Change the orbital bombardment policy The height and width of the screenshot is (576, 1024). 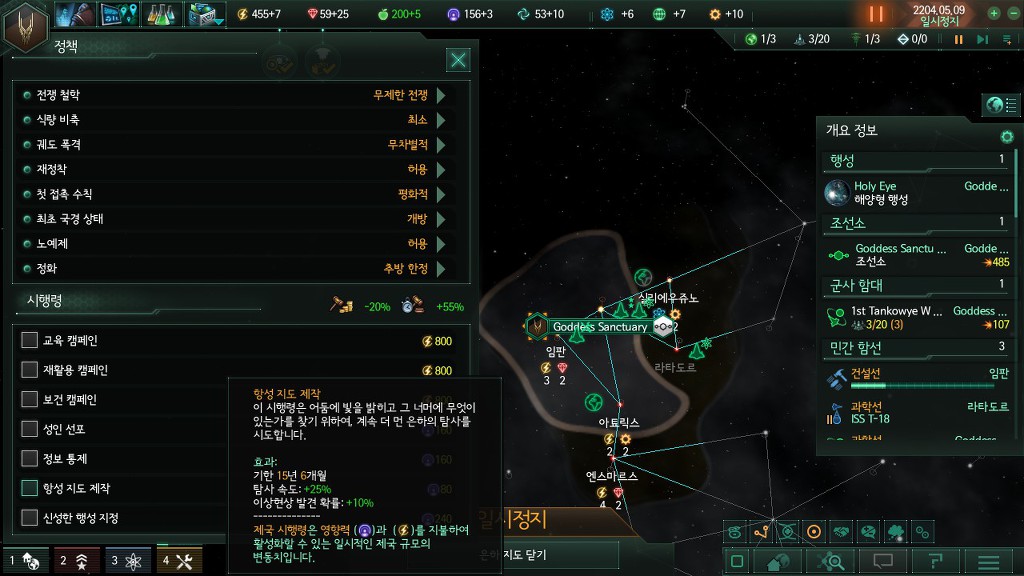440,145
